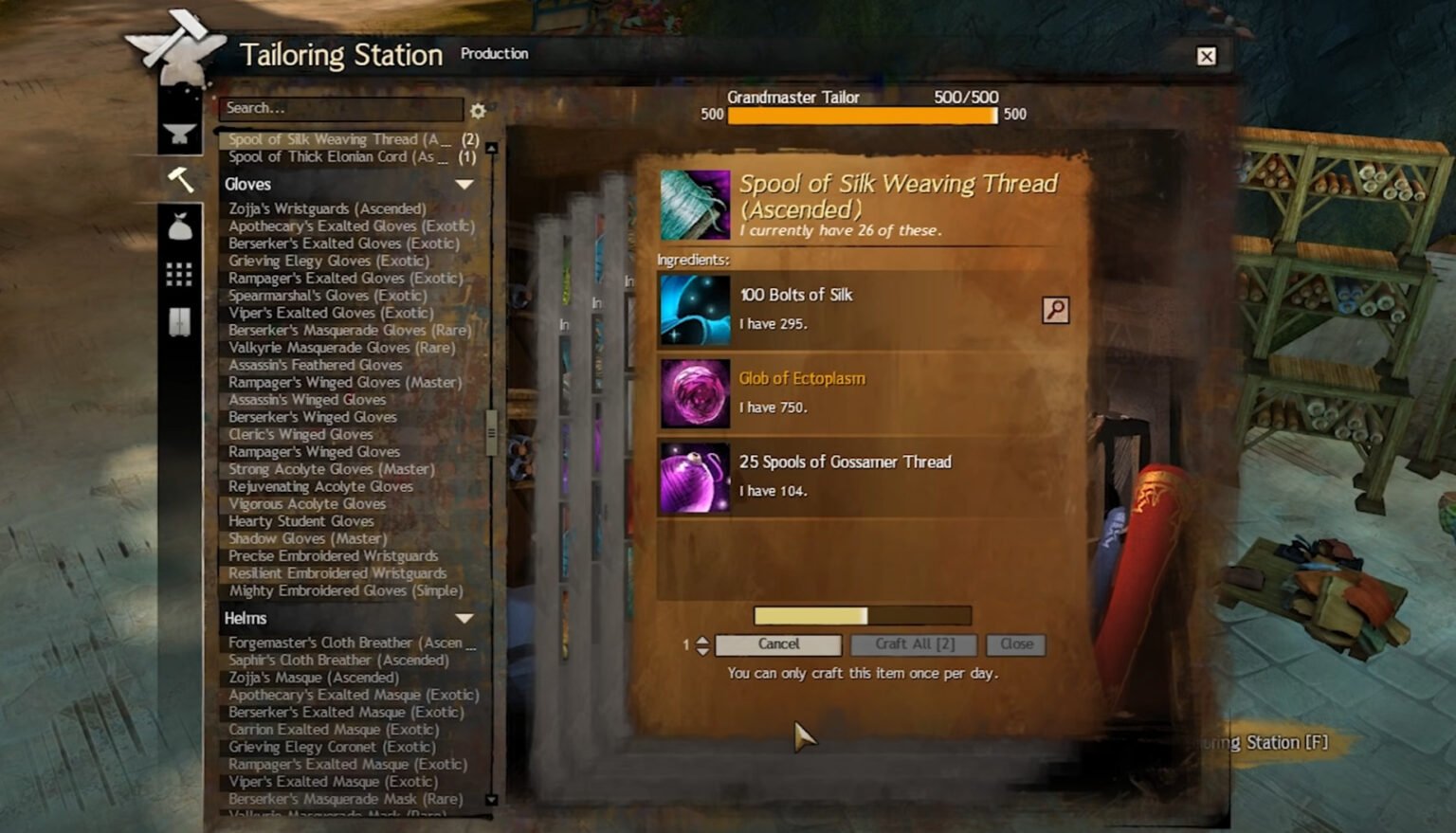1456x833 pixels.
Task: Open recipe options via the gear icon
Action: pos(478,111)
